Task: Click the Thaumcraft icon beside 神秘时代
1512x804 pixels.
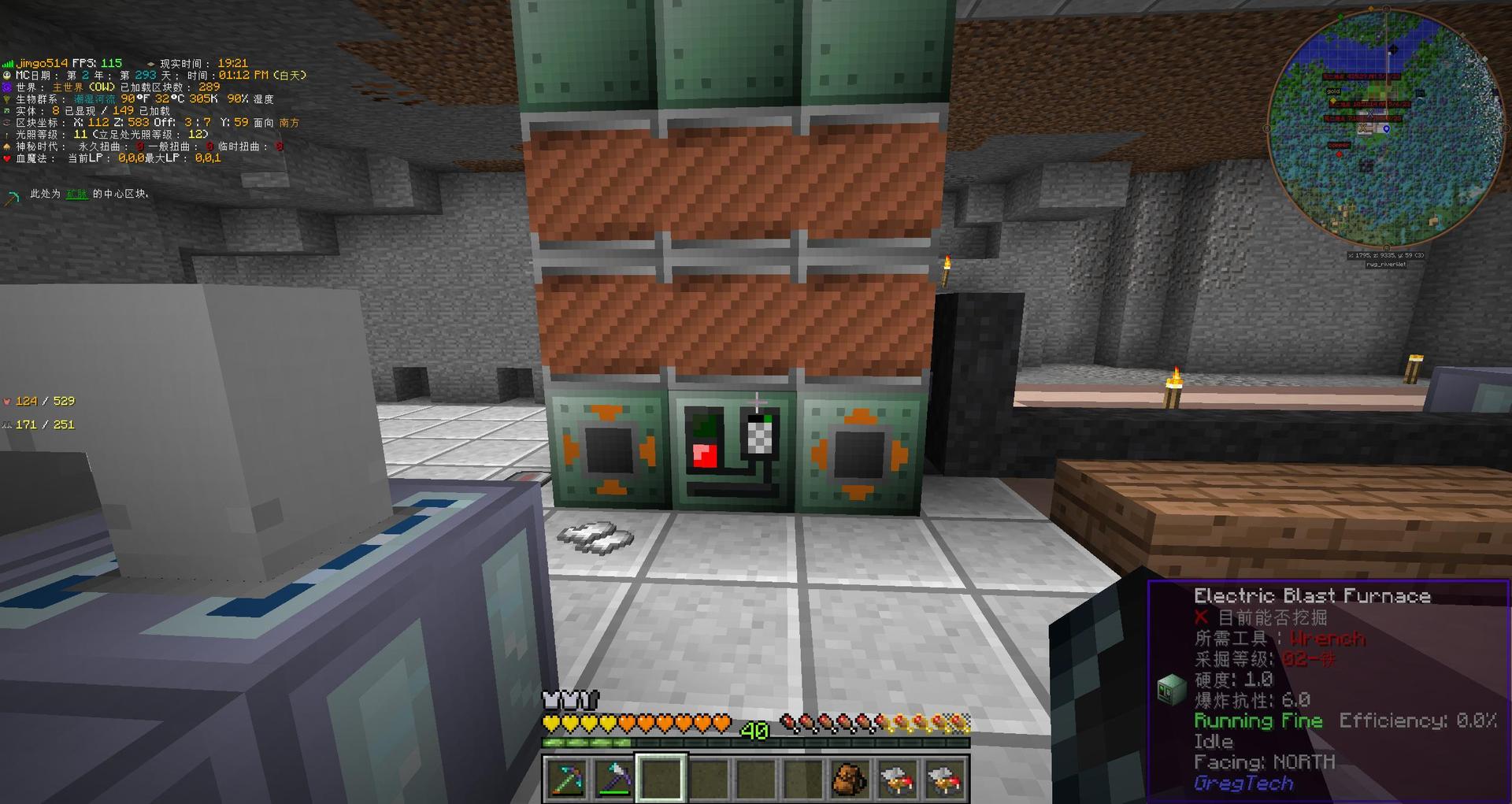Action: [x=8, y=146]
